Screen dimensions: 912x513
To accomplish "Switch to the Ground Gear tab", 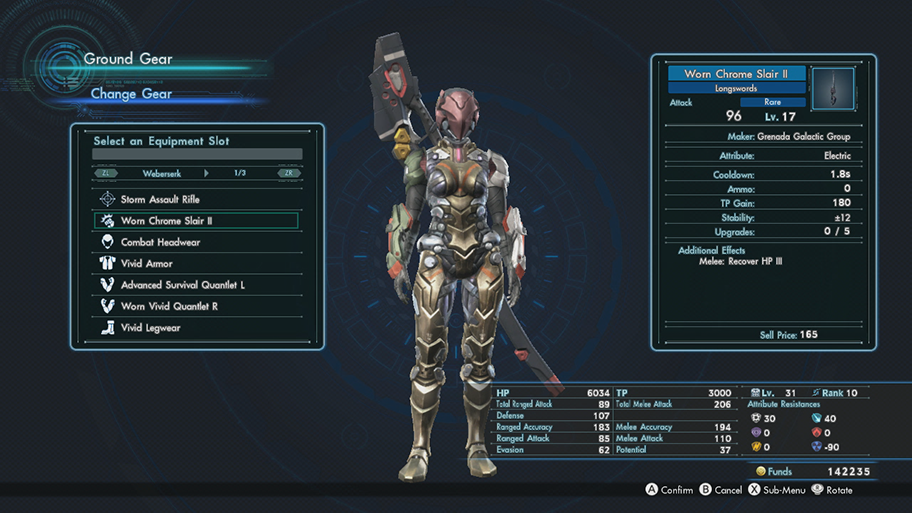I will 128,59.
